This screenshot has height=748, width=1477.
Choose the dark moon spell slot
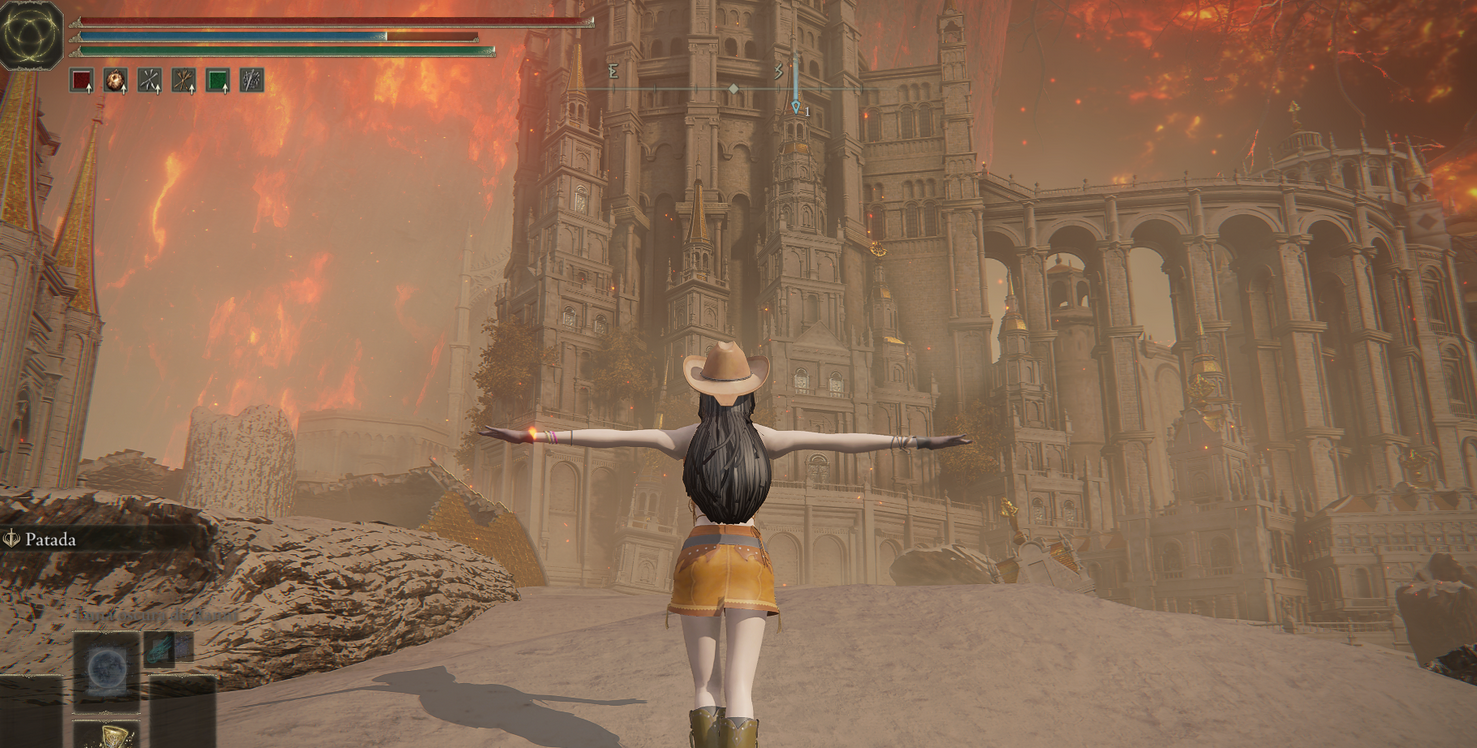(106, 670)
